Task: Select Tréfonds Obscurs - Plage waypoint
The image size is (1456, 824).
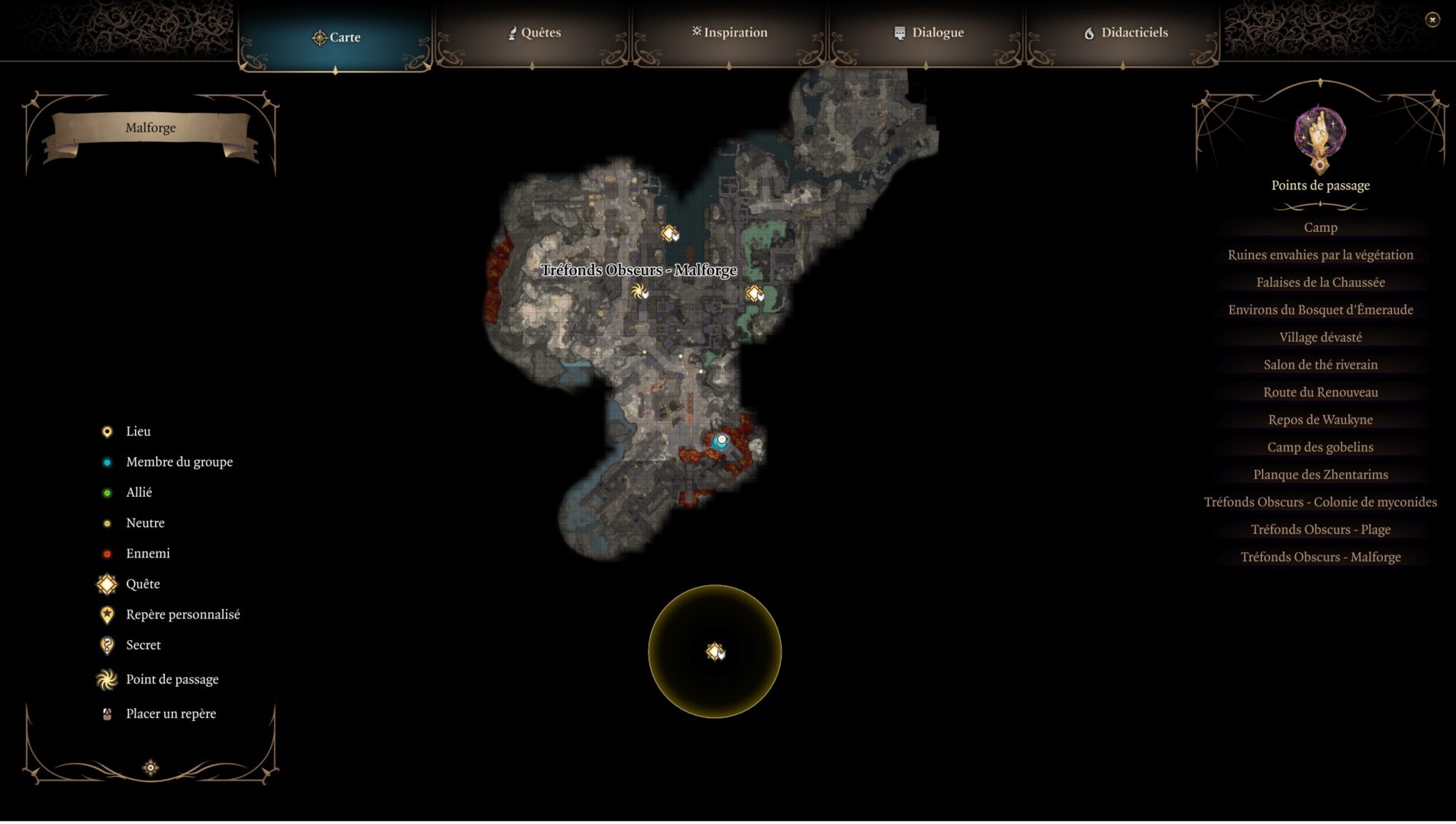Action: click(x=1320, y=529)
